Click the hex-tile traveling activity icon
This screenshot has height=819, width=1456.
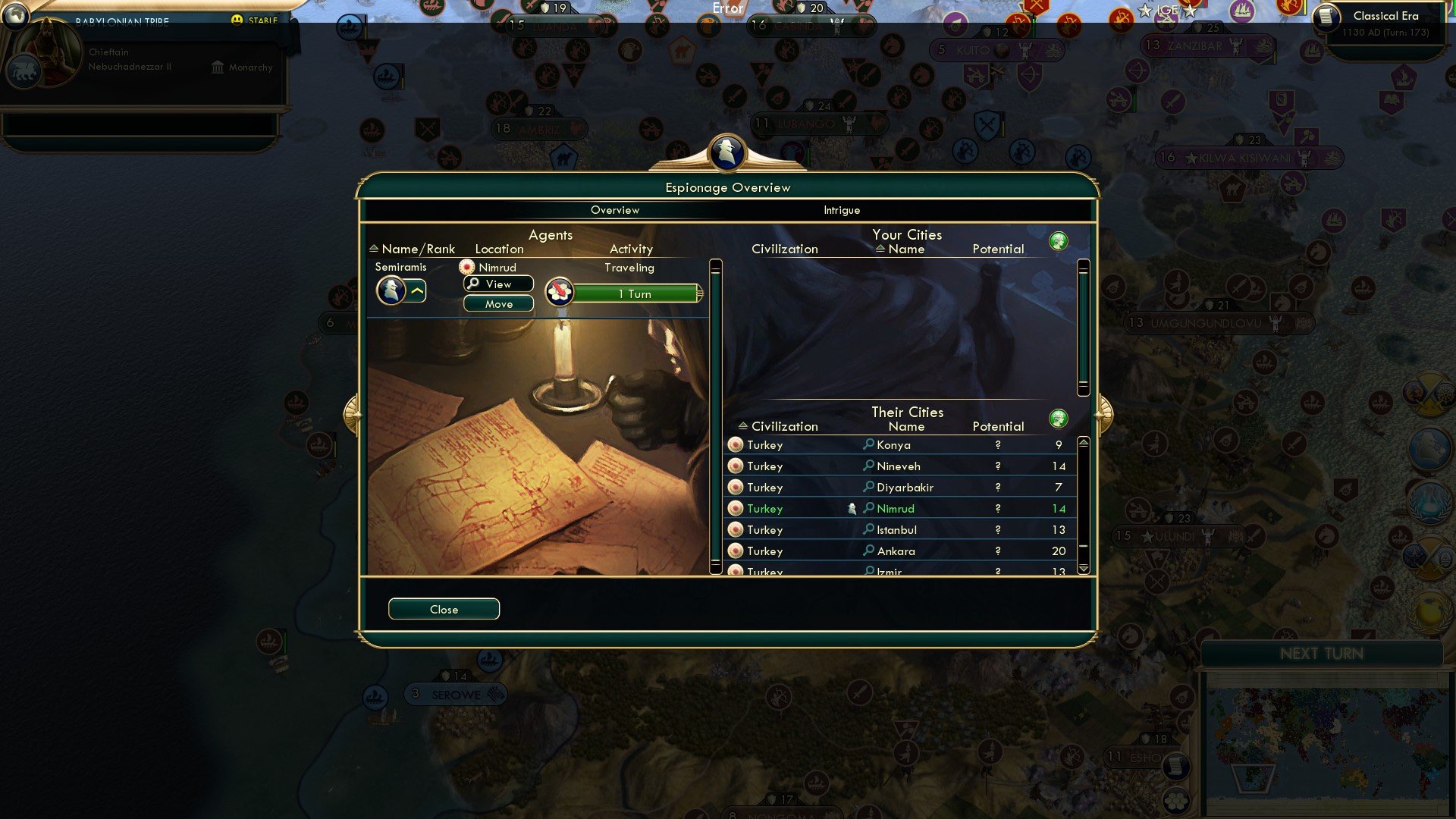click(558, 292)
